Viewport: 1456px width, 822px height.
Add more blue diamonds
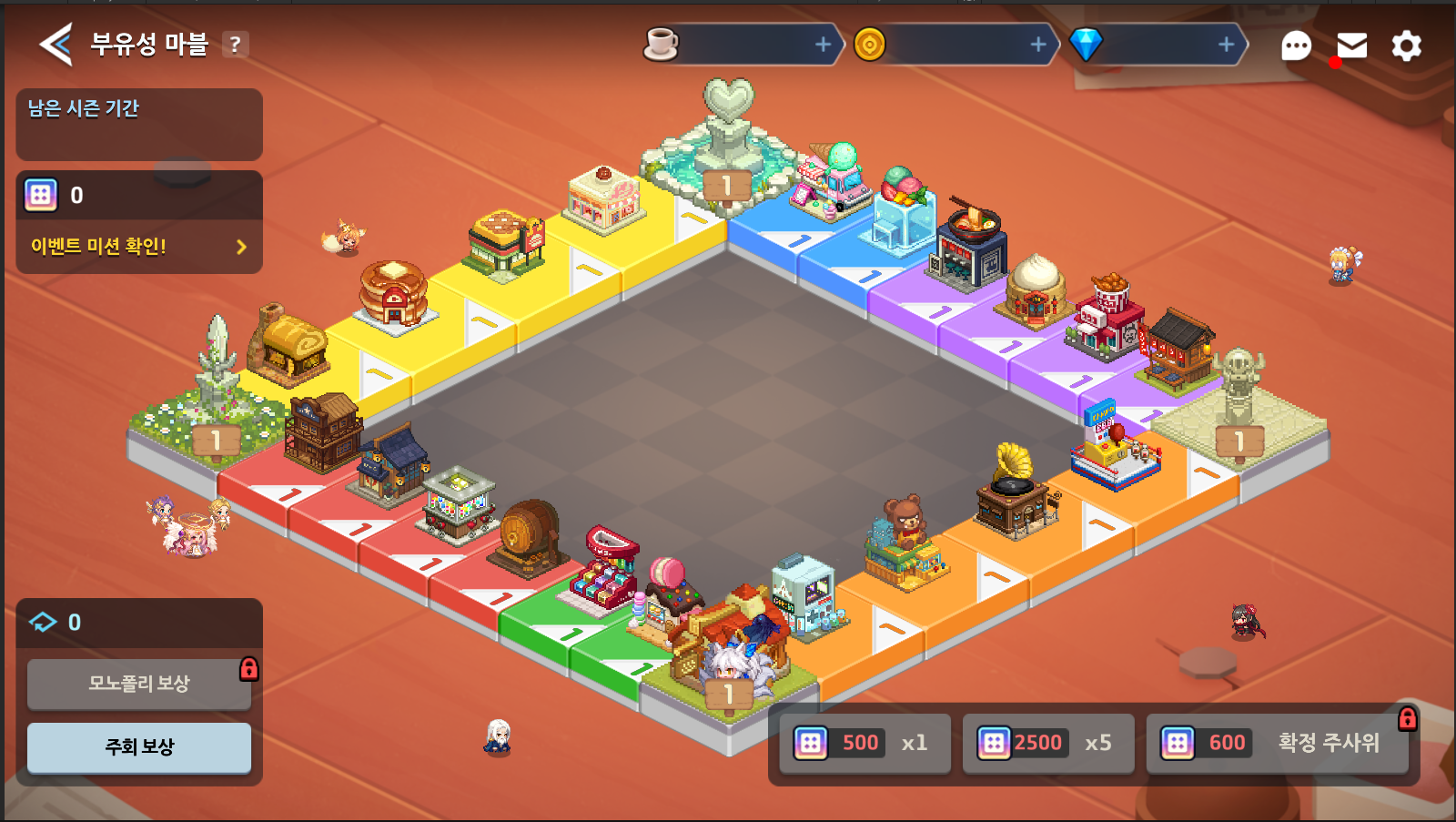pos(1226,45)
